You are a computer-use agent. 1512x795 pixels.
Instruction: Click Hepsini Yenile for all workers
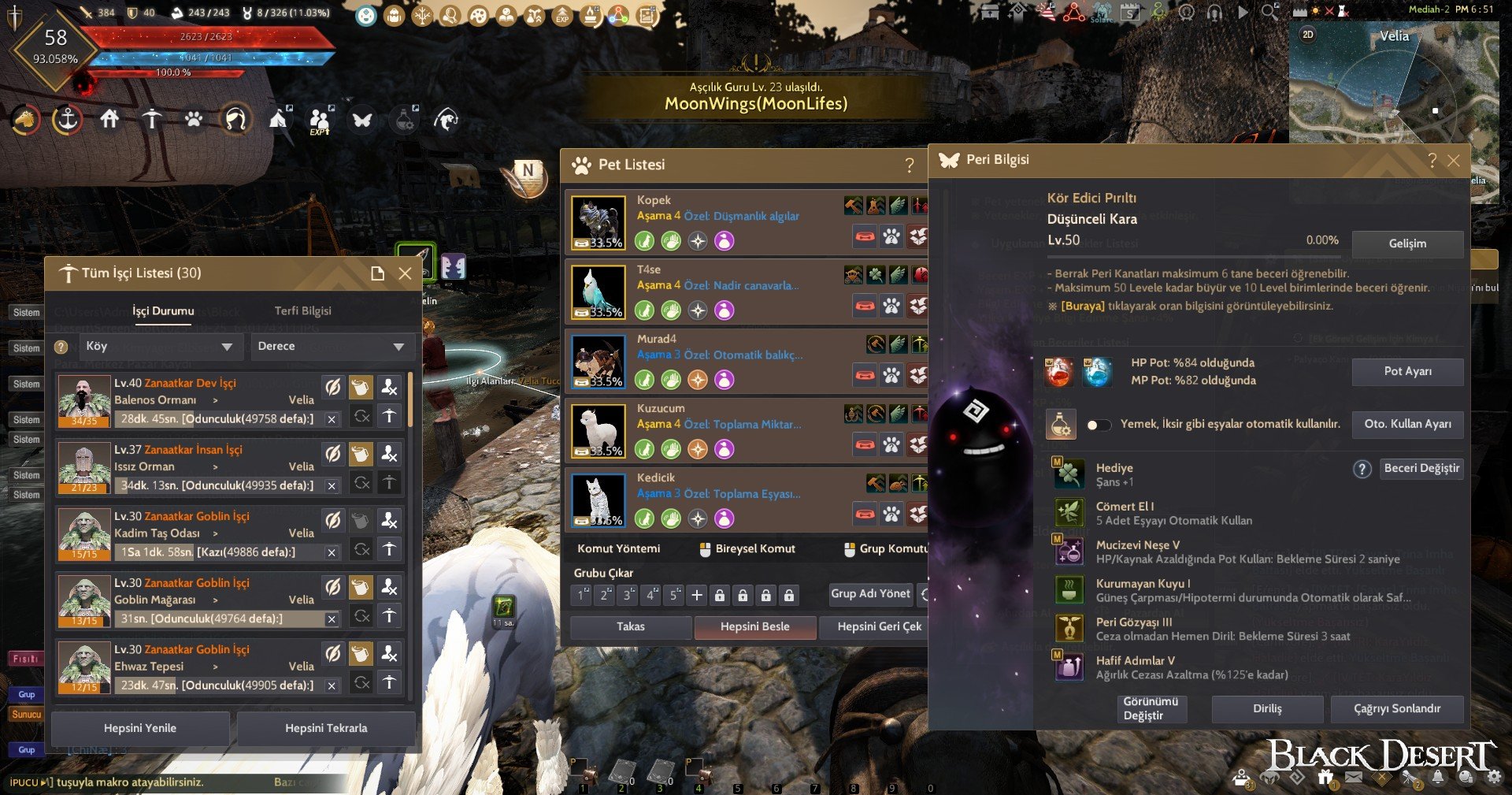(140, 729)
